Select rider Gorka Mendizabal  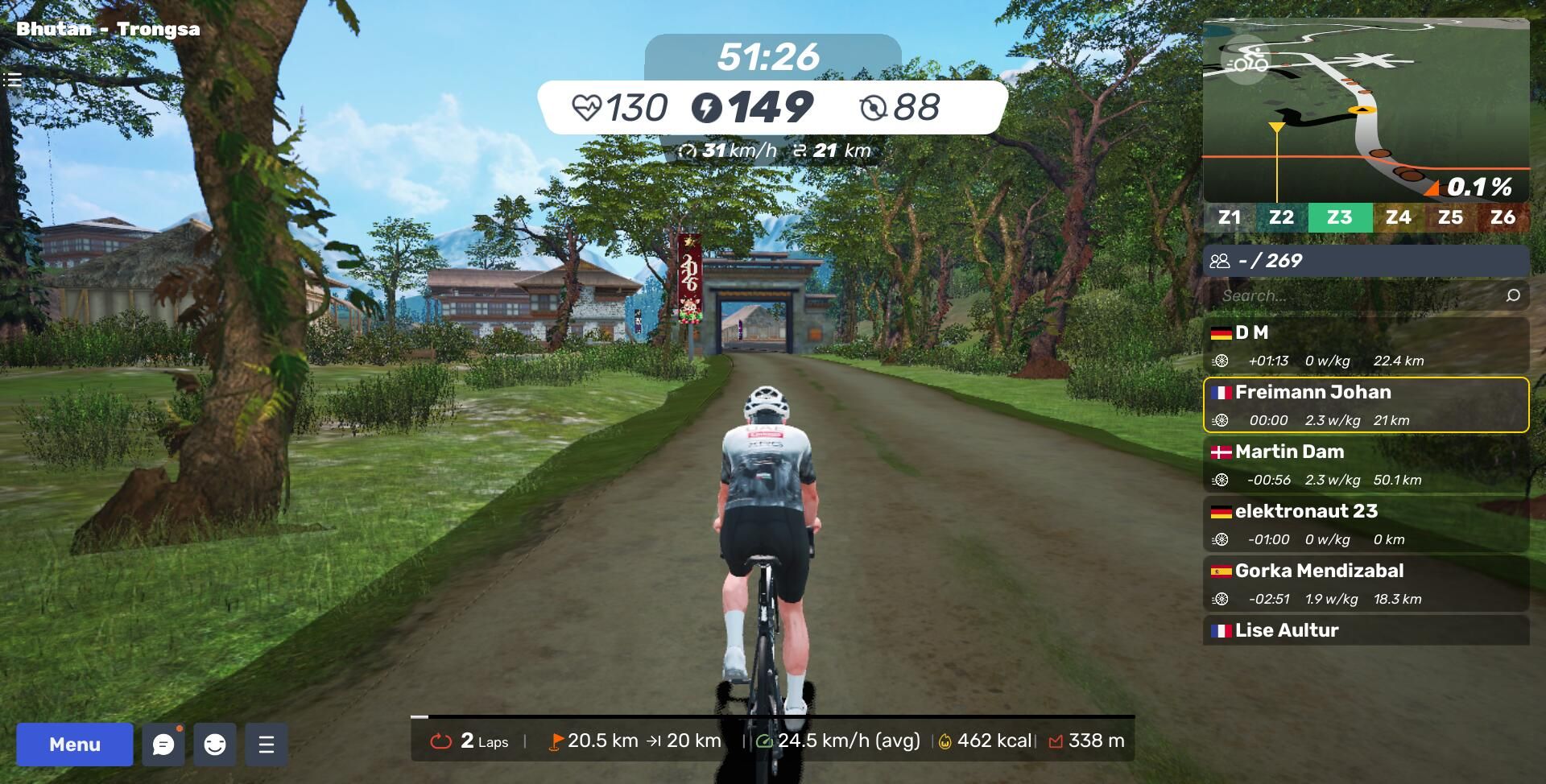(x=1366, y=584)
